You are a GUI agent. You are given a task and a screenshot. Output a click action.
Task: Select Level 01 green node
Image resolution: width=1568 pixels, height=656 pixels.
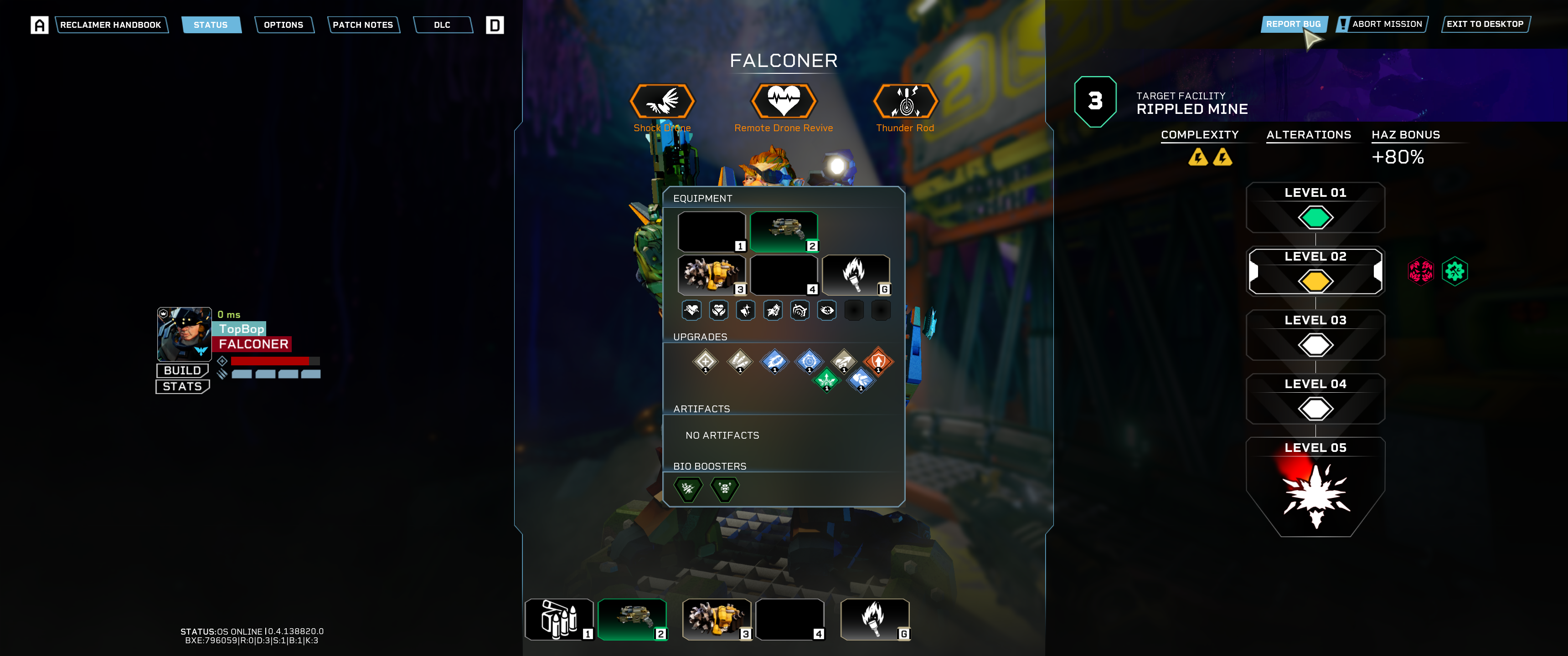[x=1315, y=217]
